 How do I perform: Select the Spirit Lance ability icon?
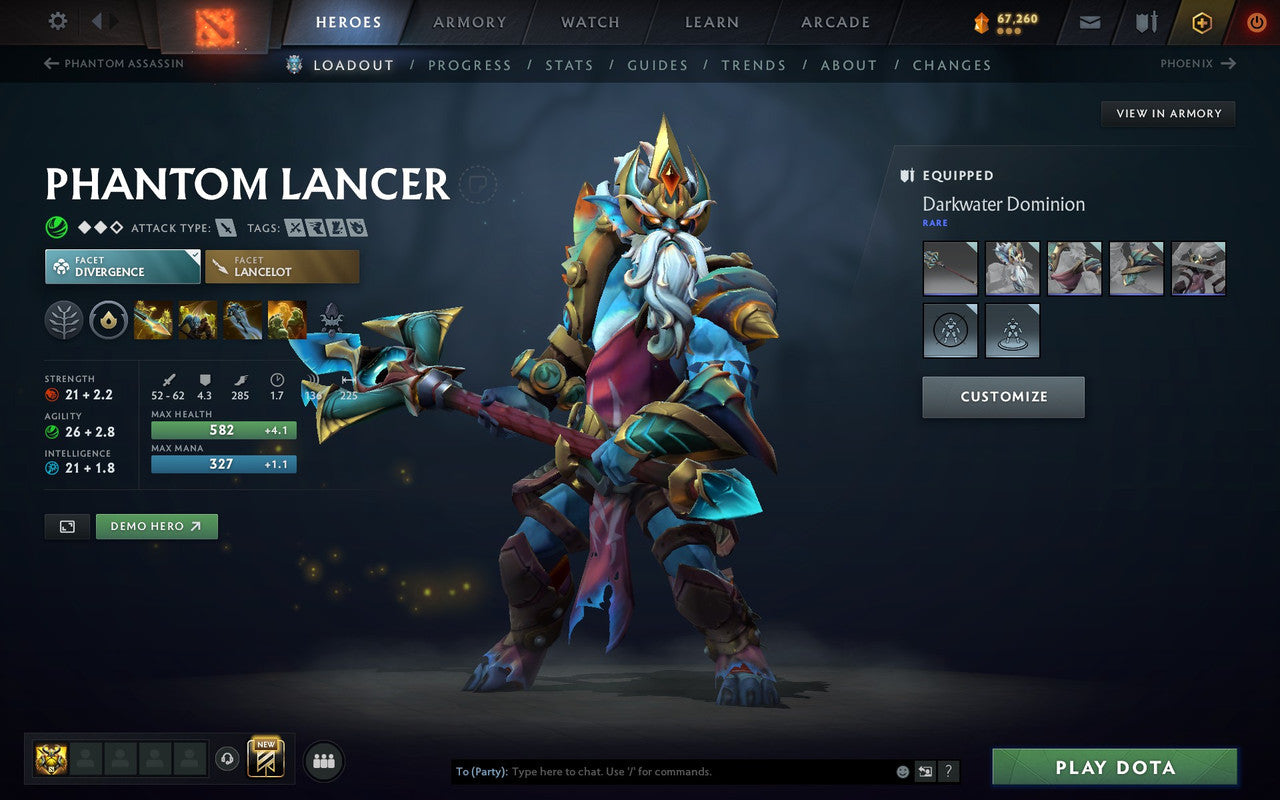pyautogui.click(x=152, y=320)
